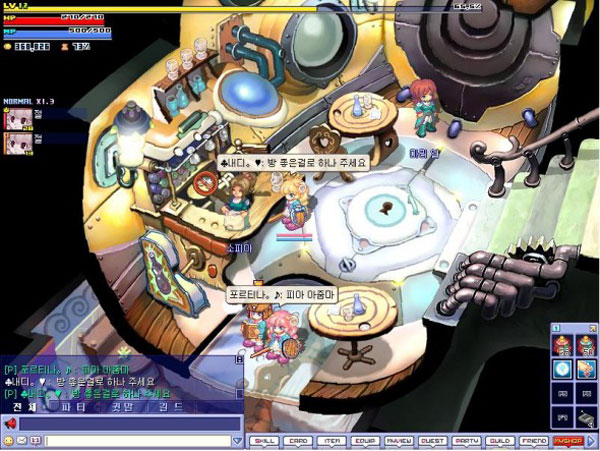This screenshot has width=600, height=451.
Task: Open the SKILL menu
Action: tap(265, 440)
